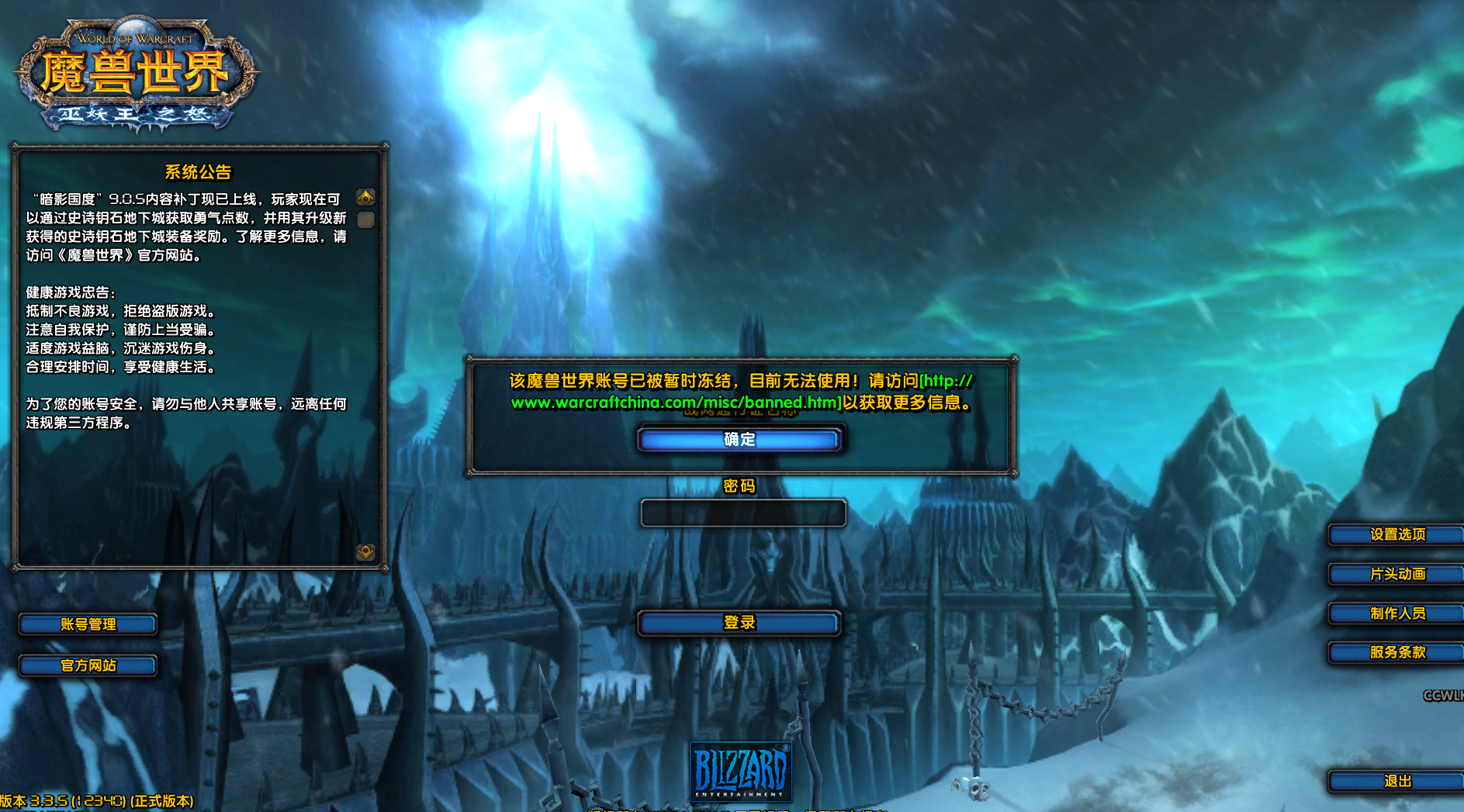Image resolution: width=1464 pixels, height=812 pixels.
Task: Quit the game with 退出
Action: pos(1397,782)
